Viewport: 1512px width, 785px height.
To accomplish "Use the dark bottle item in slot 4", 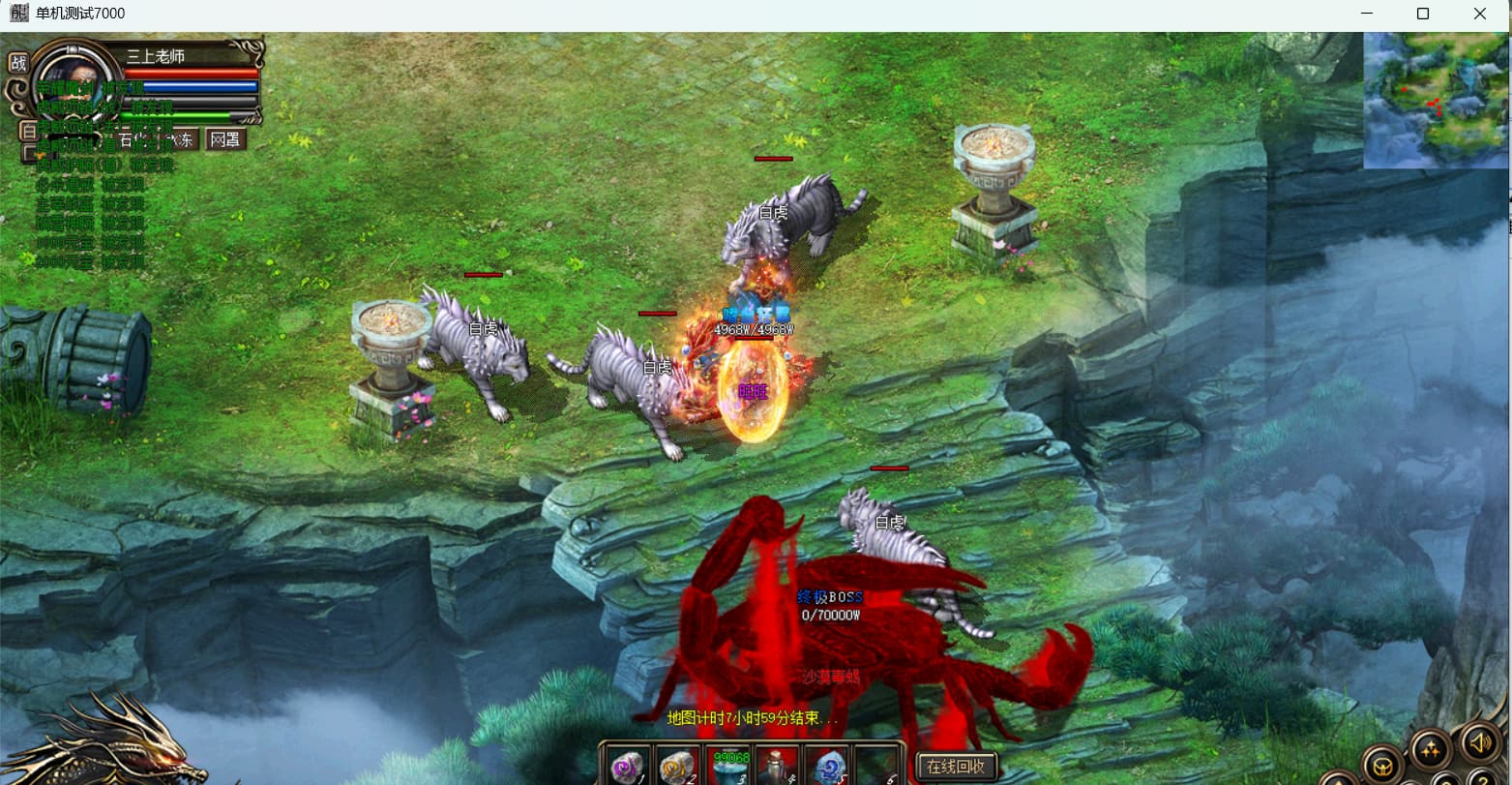I will coord(778,767).
